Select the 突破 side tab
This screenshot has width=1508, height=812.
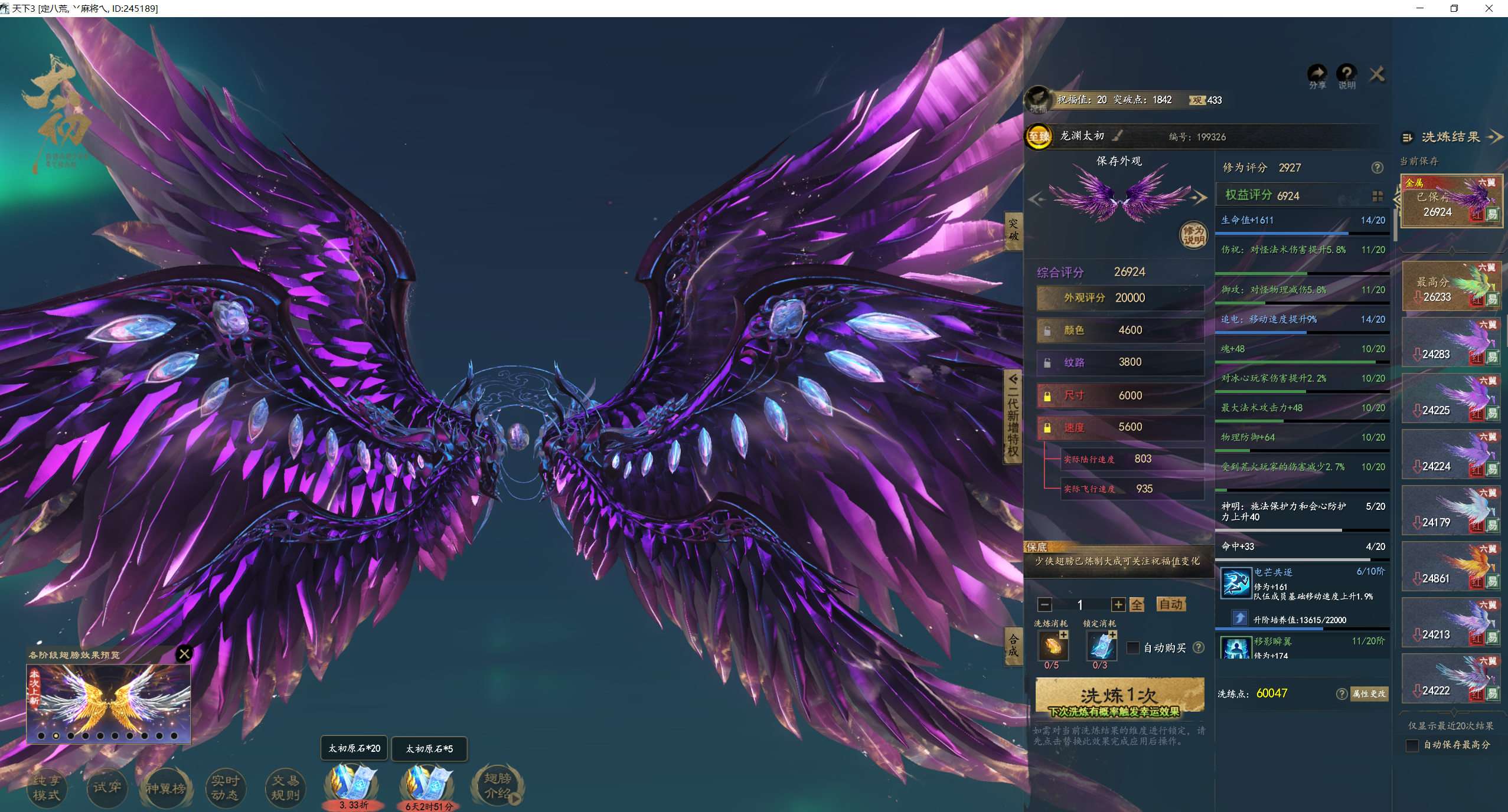1013,230
